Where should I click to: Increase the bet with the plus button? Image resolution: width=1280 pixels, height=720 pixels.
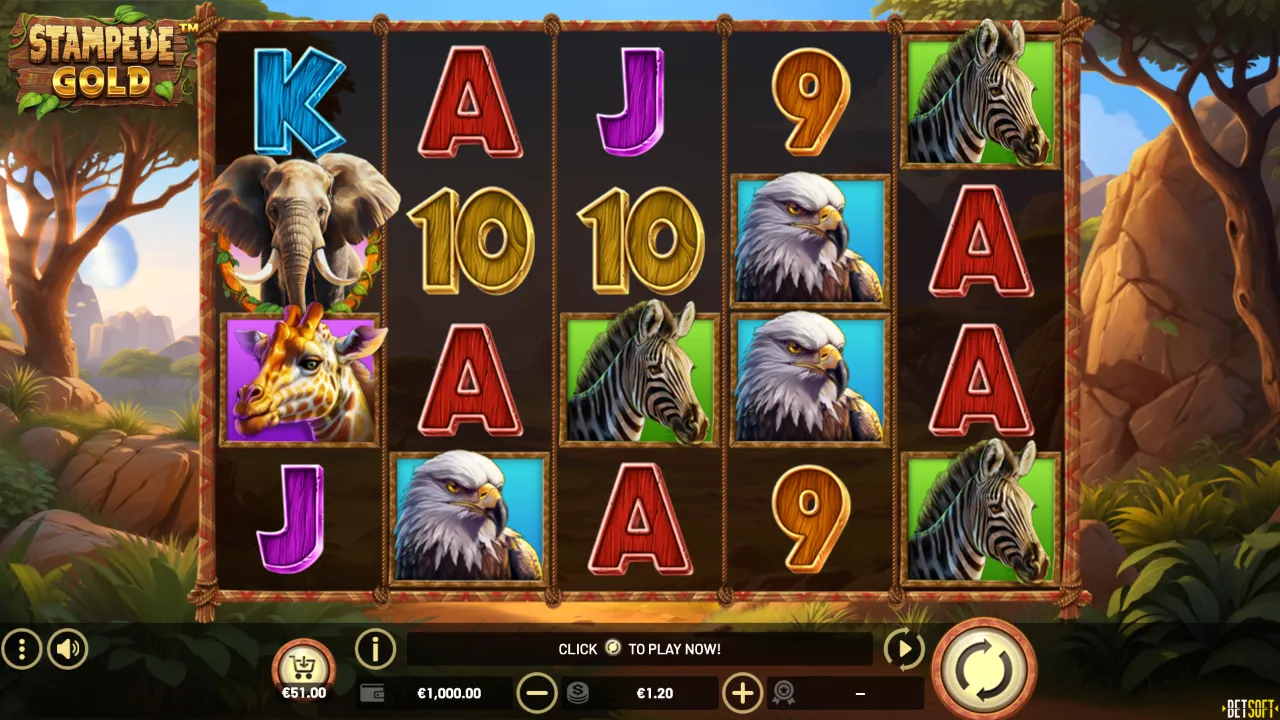pyautogui.click(x=742, y=693)
